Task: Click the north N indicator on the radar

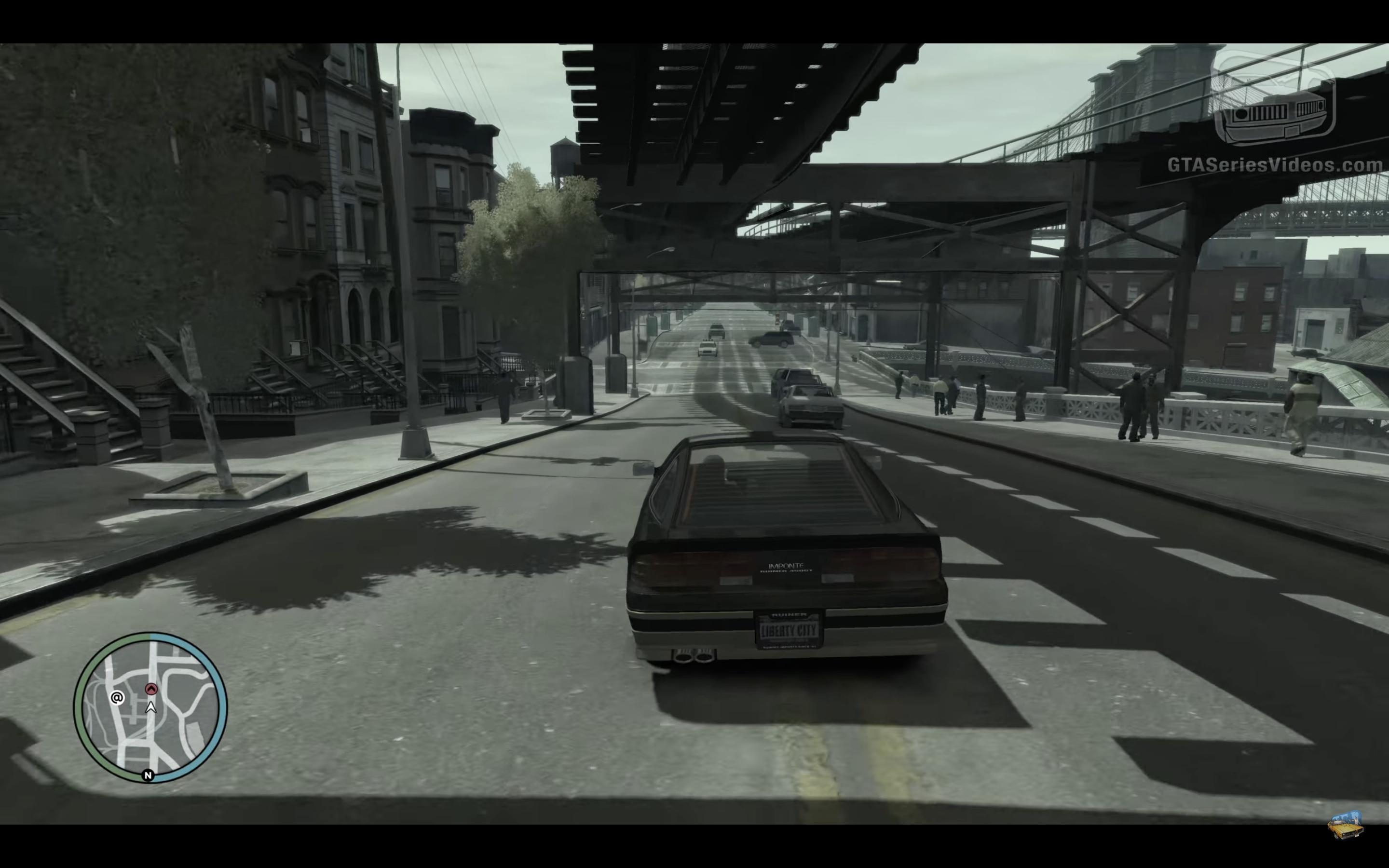Action: tap(148, 775)
